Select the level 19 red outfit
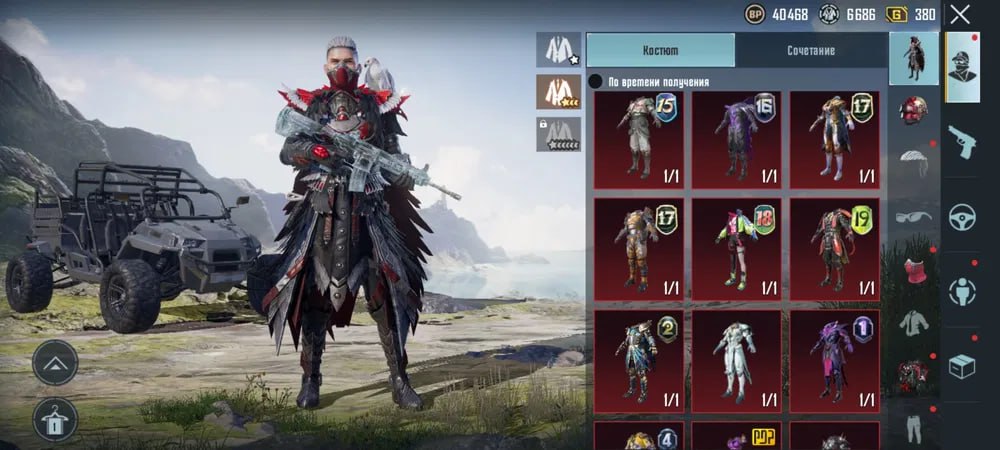 [835, 249]
